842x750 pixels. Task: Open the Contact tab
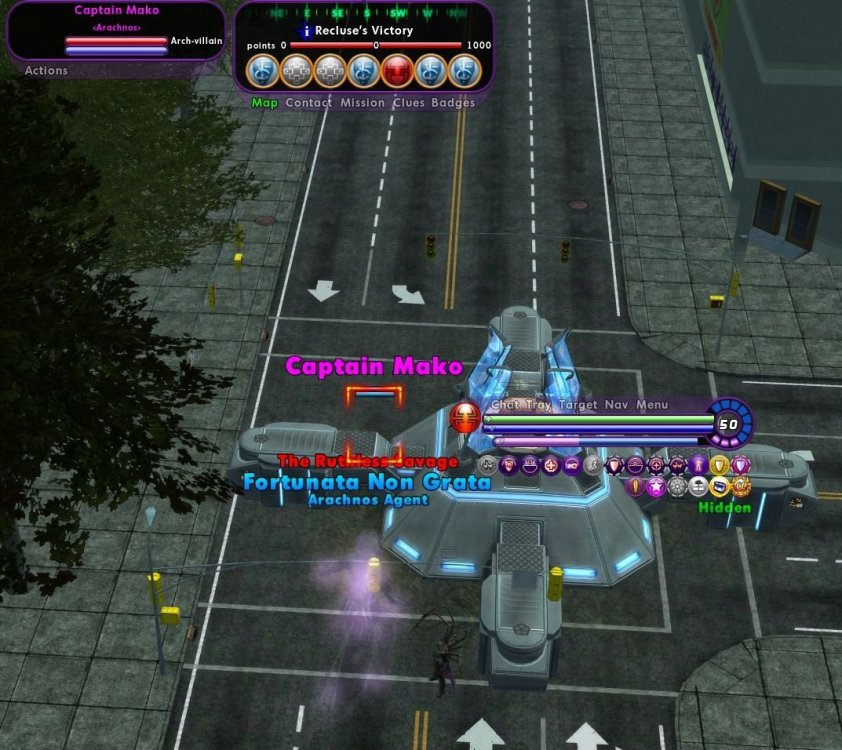coord(308,102)
